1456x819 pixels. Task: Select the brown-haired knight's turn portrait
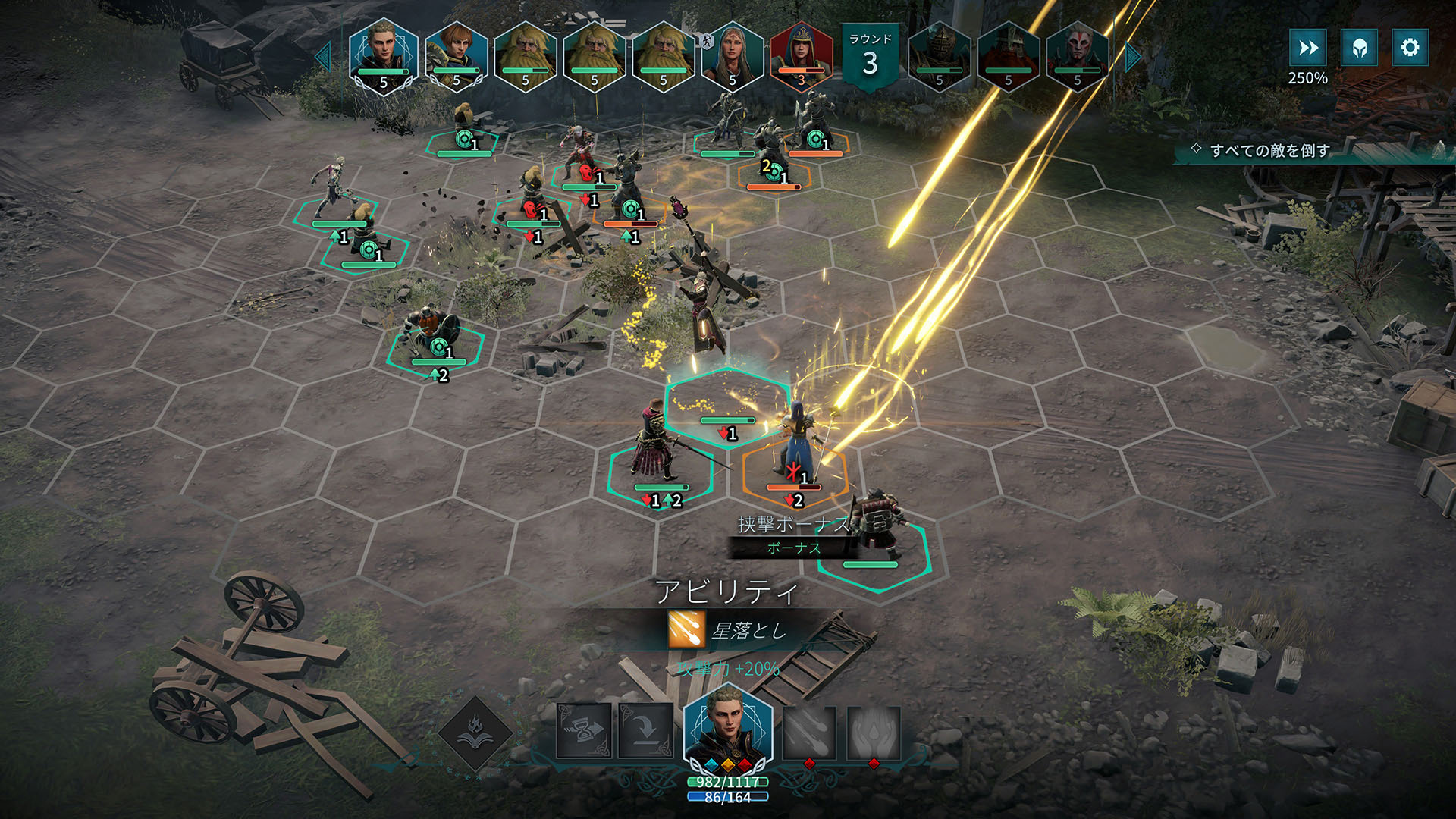pyautogui.click(x=457, y=56)
